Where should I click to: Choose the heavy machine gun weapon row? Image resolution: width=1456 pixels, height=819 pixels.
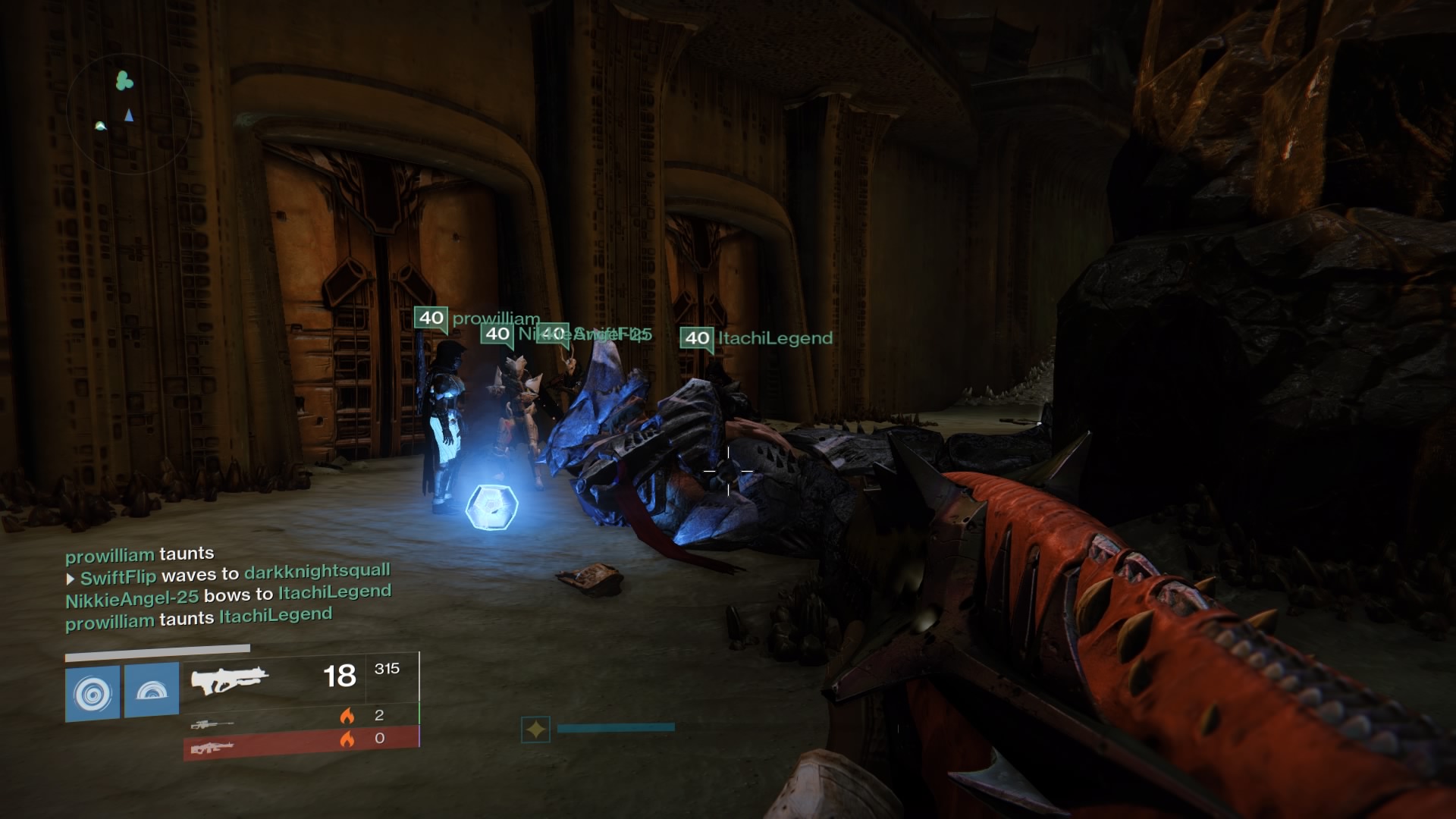tap(300, 742)
